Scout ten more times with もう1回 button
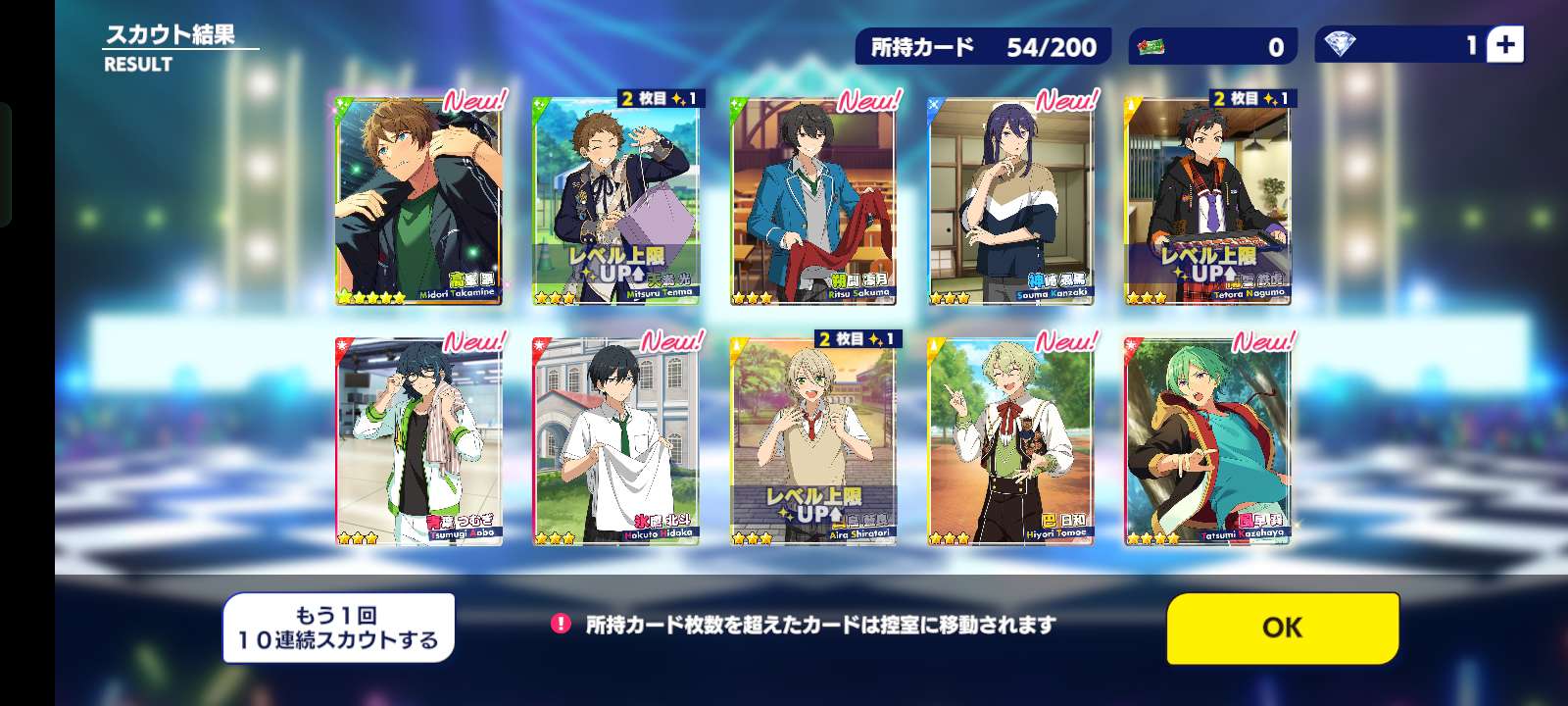Screen dimensions: 1568x706 (338, 628)
